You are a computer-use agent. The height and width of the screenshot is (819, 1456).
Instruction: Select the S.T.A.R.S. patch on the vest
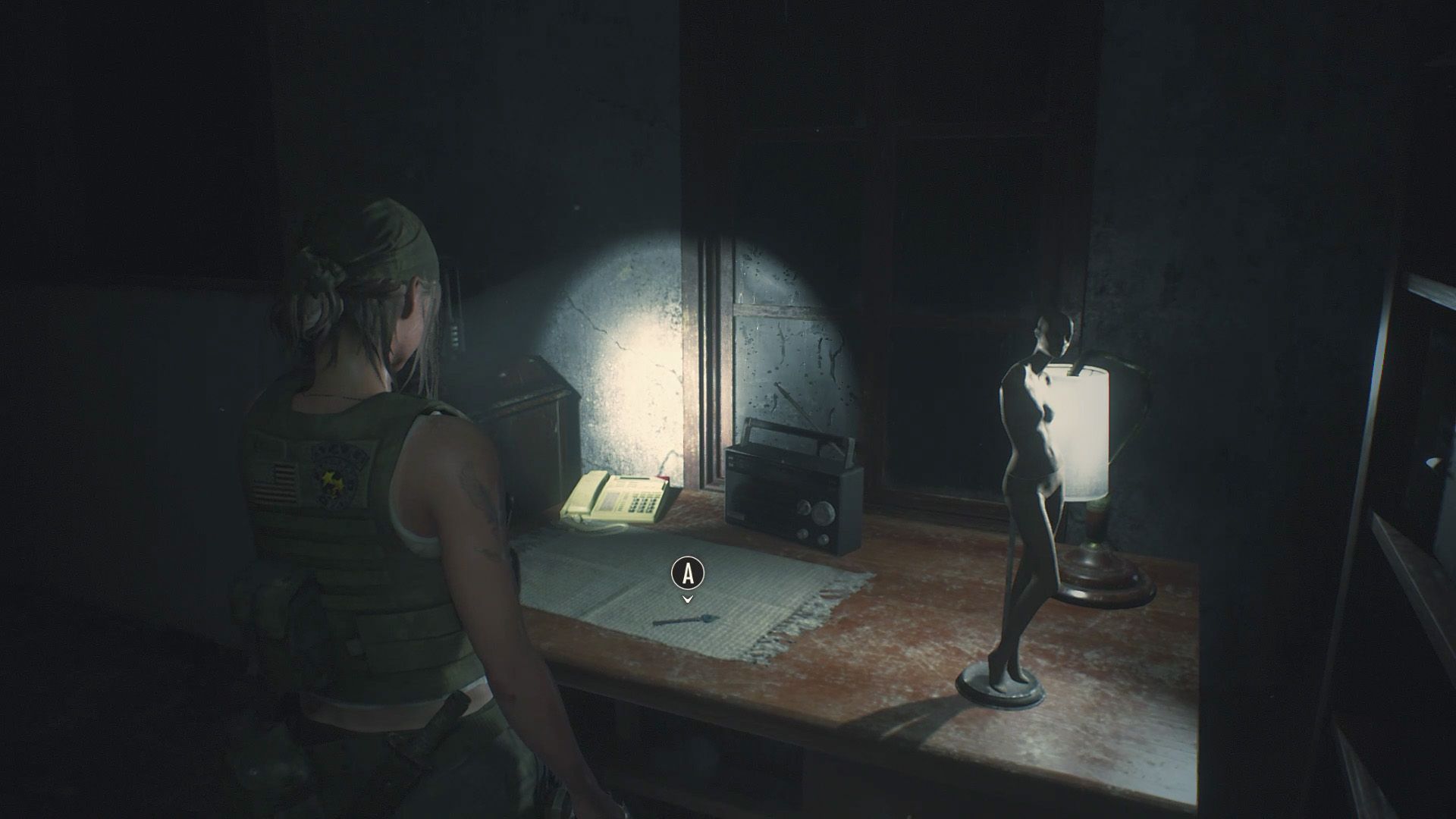[x=336, y=477]
